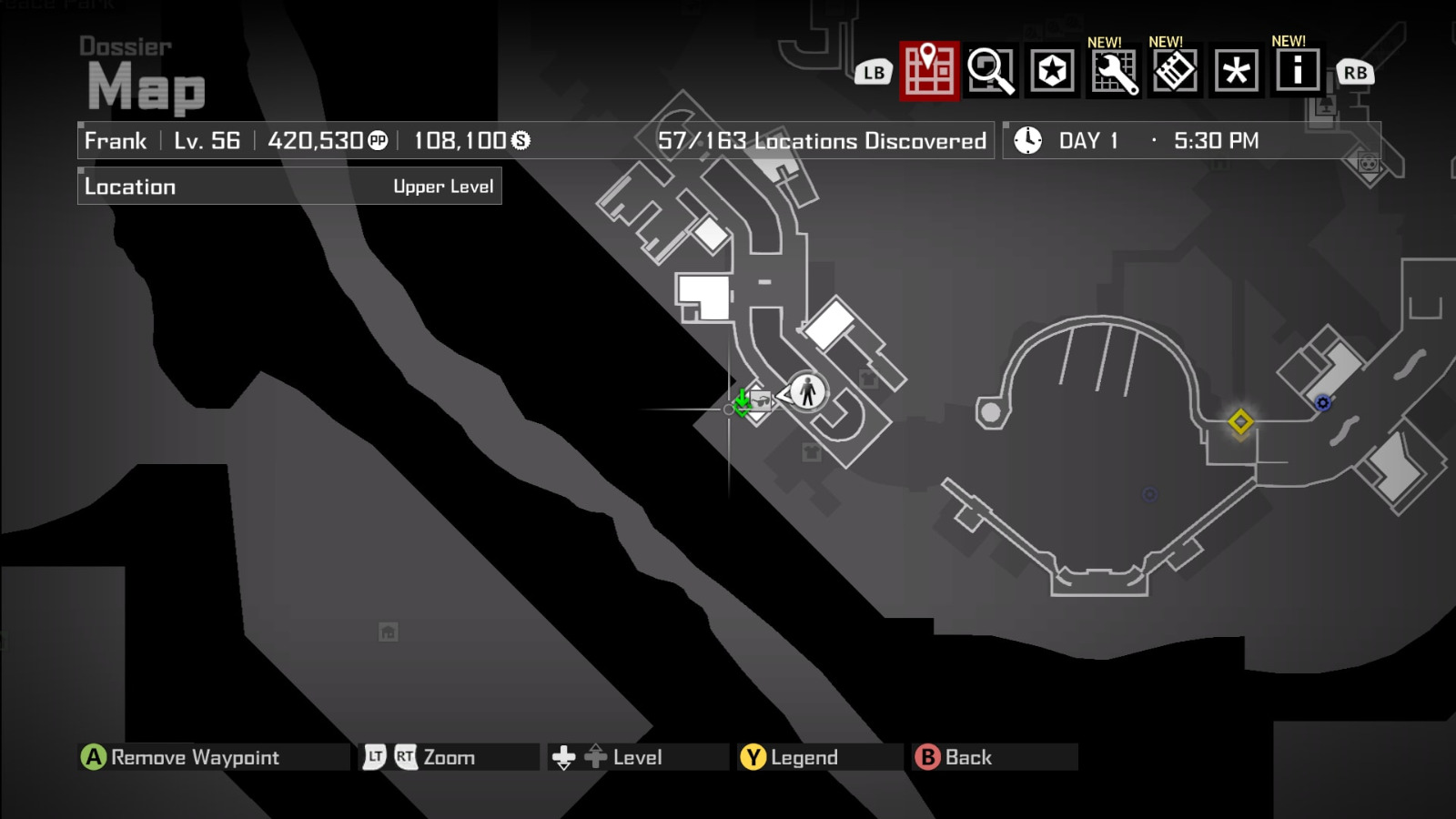Click the clock icon beside DAY 1
1456x819 pixels.
1027,140
